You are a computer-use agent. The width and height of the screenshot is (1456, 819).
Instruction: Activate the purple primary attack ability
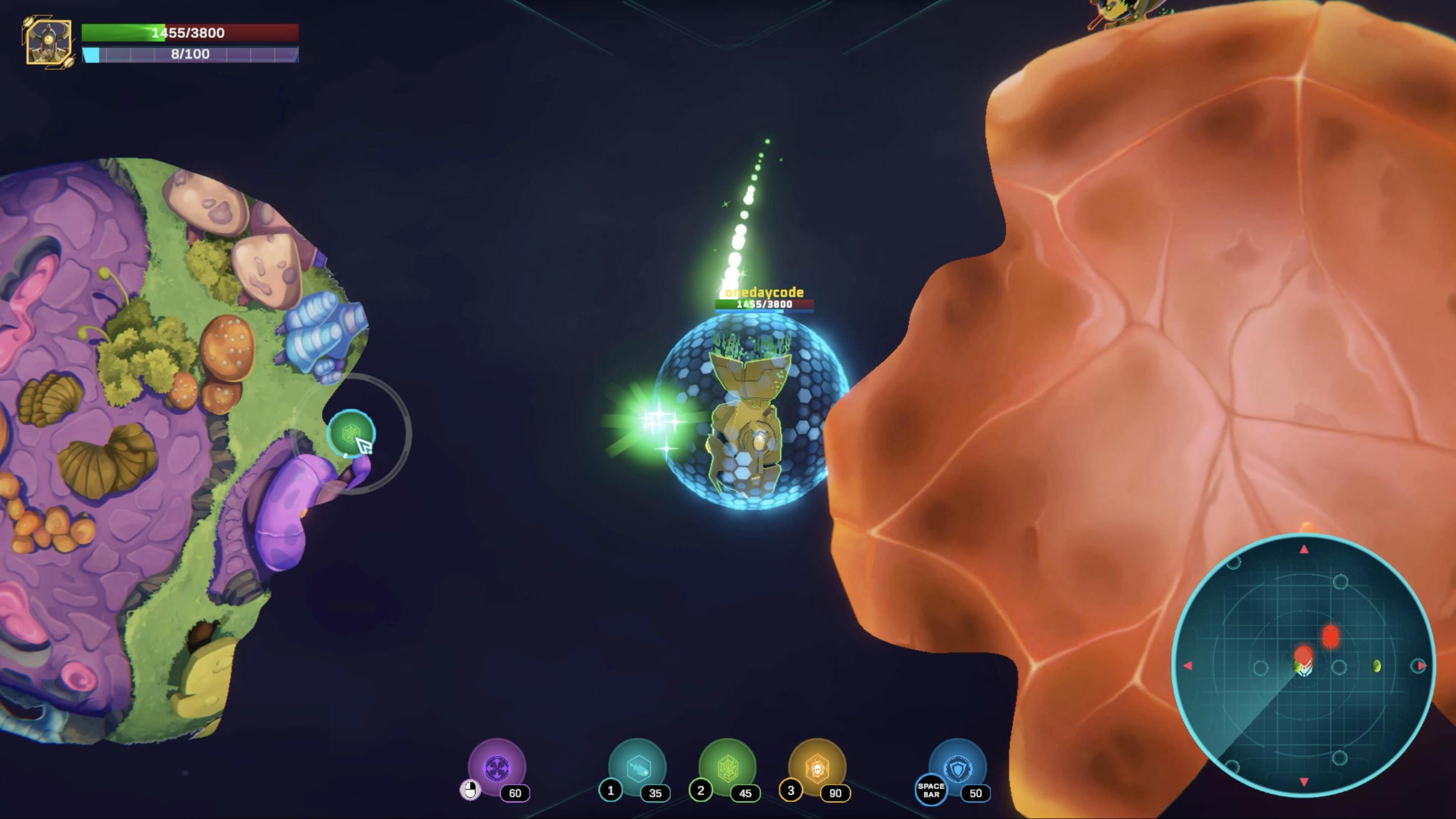pyautogui.click(x=497, y=767)
